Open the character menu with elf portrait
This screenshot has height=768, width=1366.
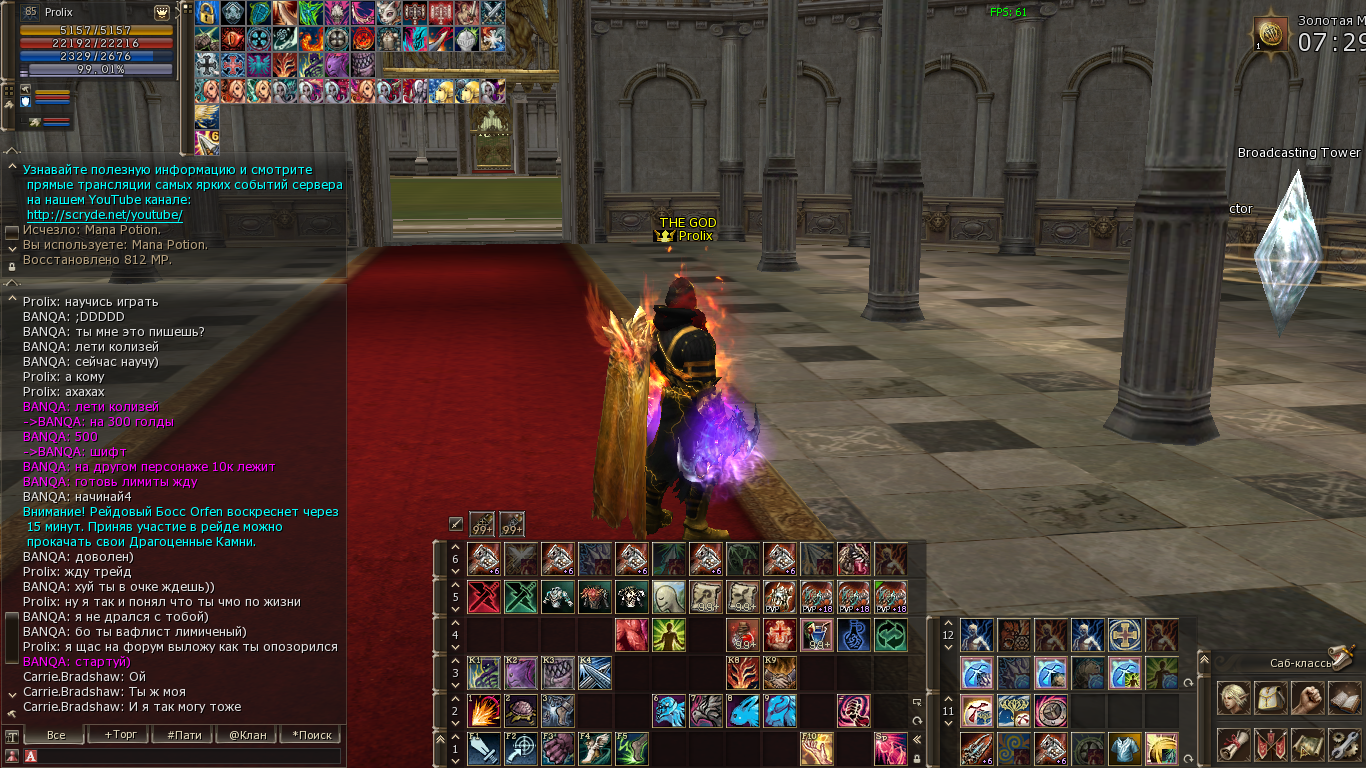tap(1233, 698)
